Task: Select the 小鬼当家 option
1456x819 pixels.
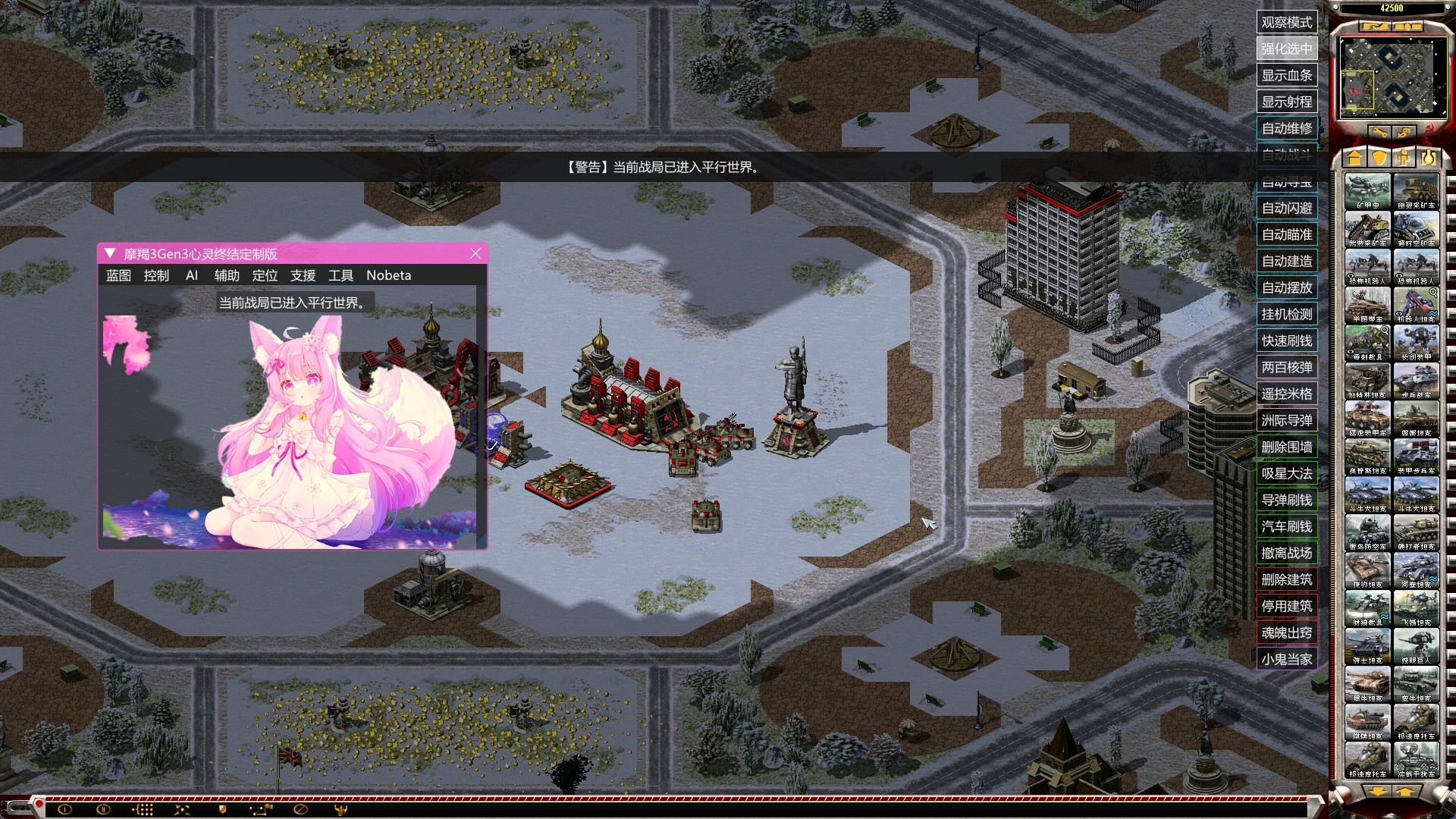Action: coord(1286,659)
